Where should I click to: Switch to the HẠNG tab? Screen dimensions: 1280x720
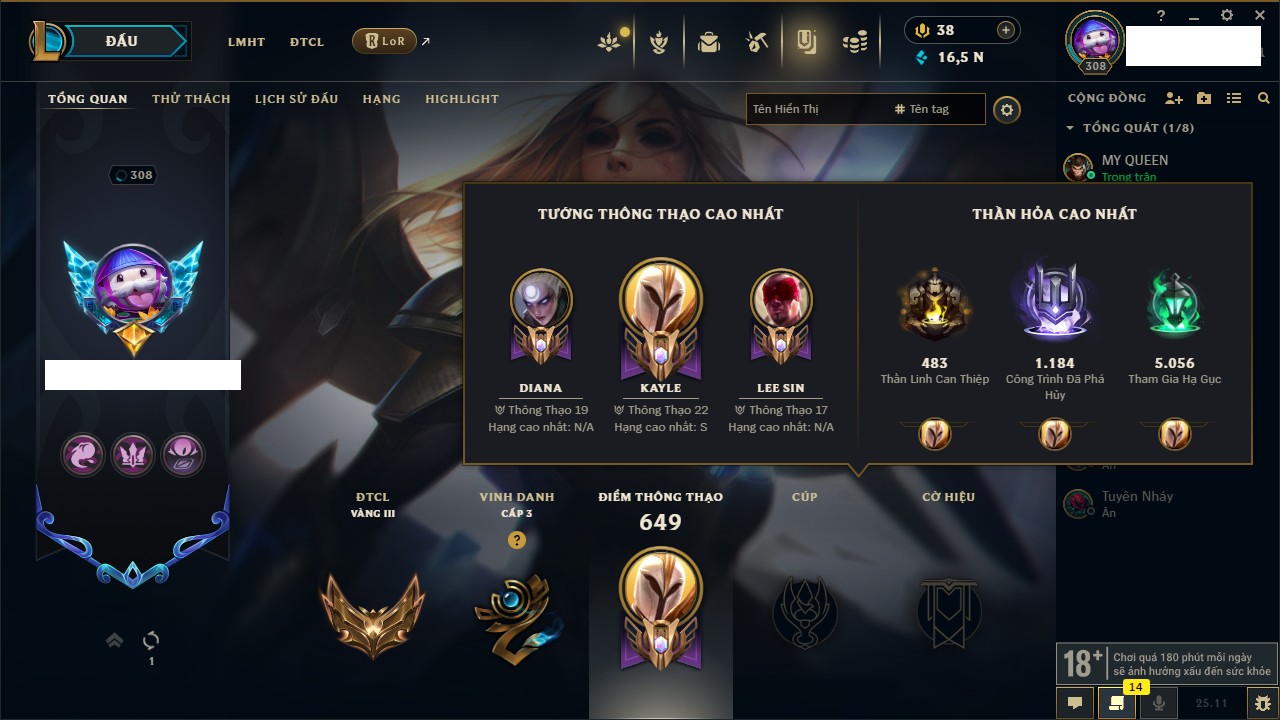tap(381, 99)
